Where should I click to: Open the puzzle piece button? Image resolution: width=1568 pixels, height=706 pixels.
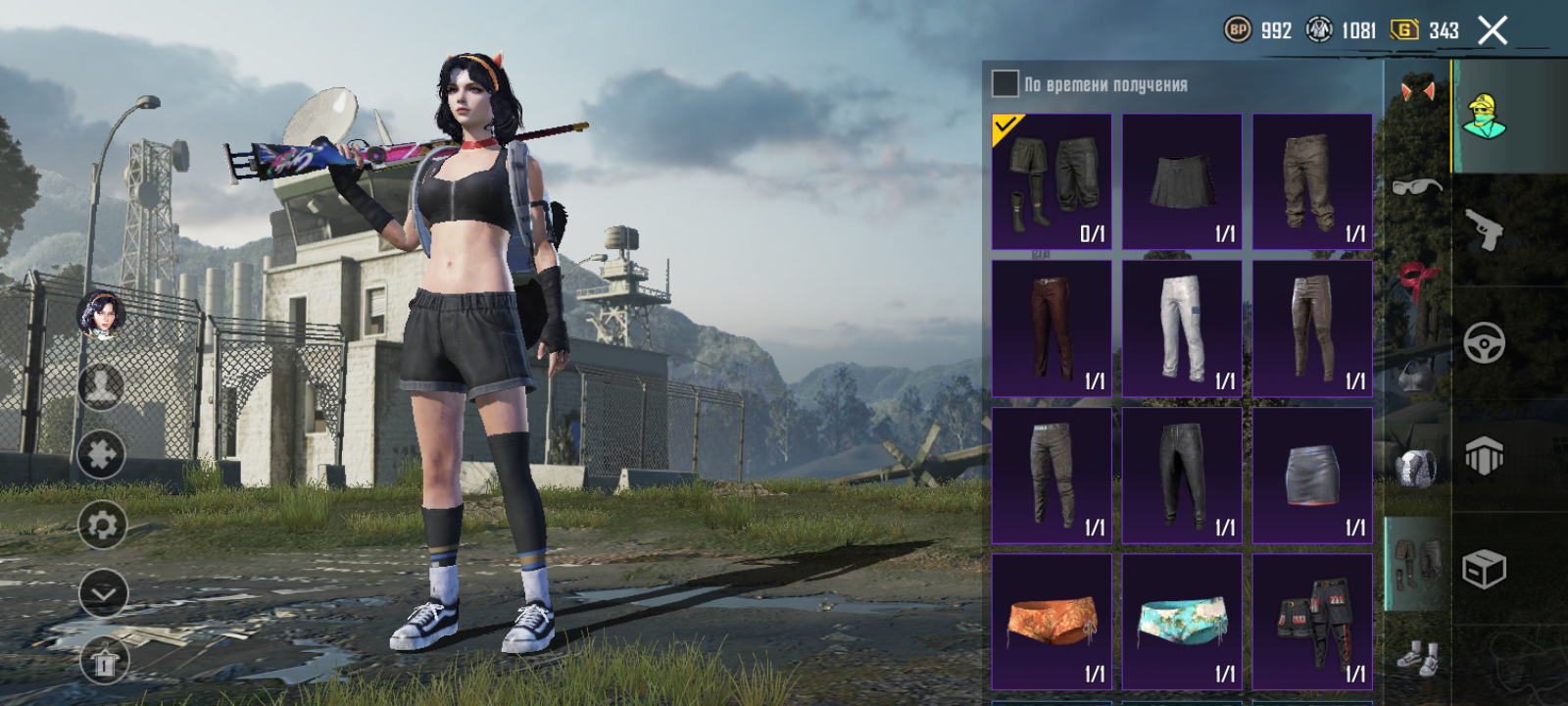coord(102,454)
